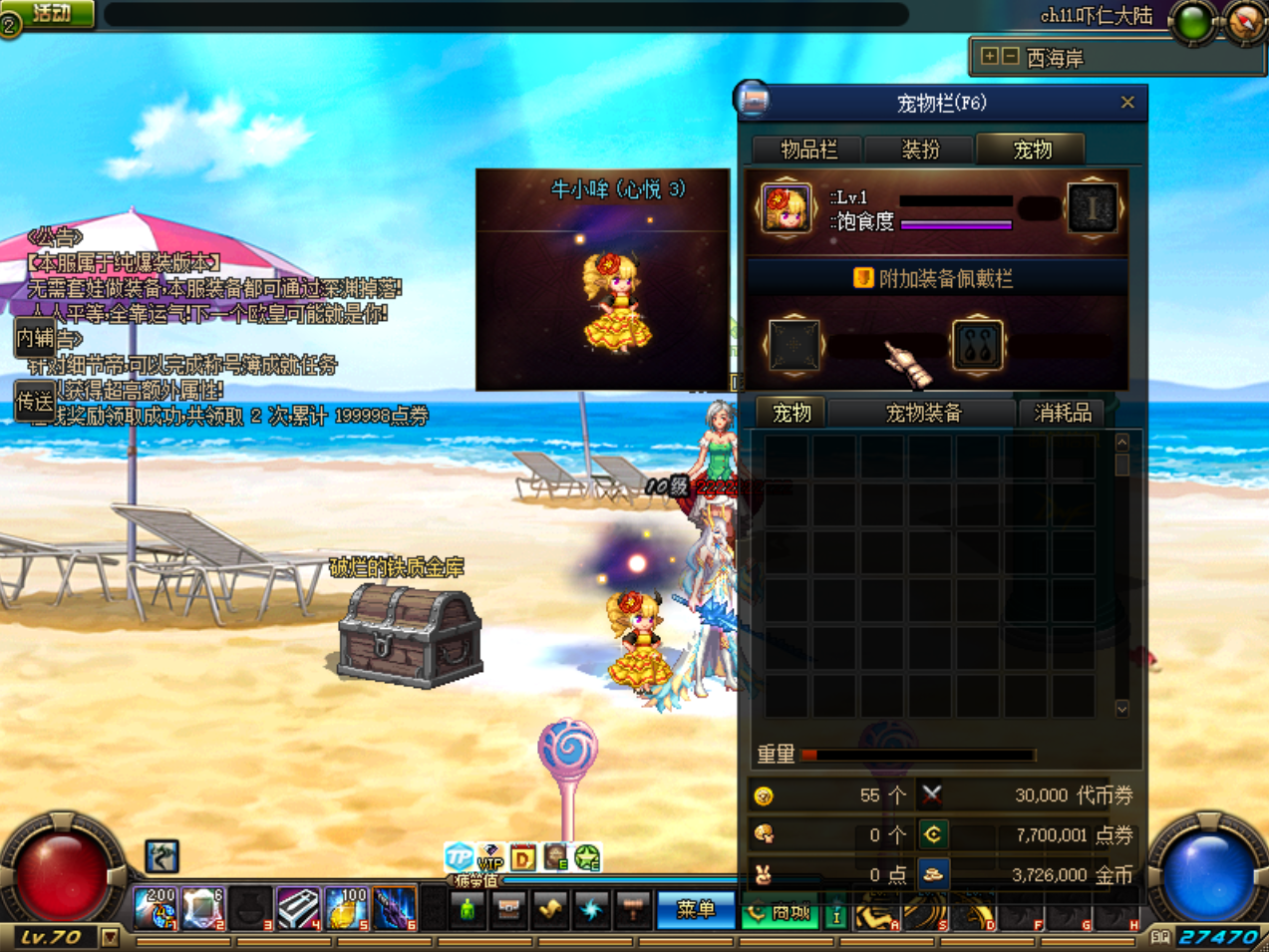Switch to the 消耗品 consumables sub-tab
Viewport: 1269px width, 952px height.
(1063, 413)
